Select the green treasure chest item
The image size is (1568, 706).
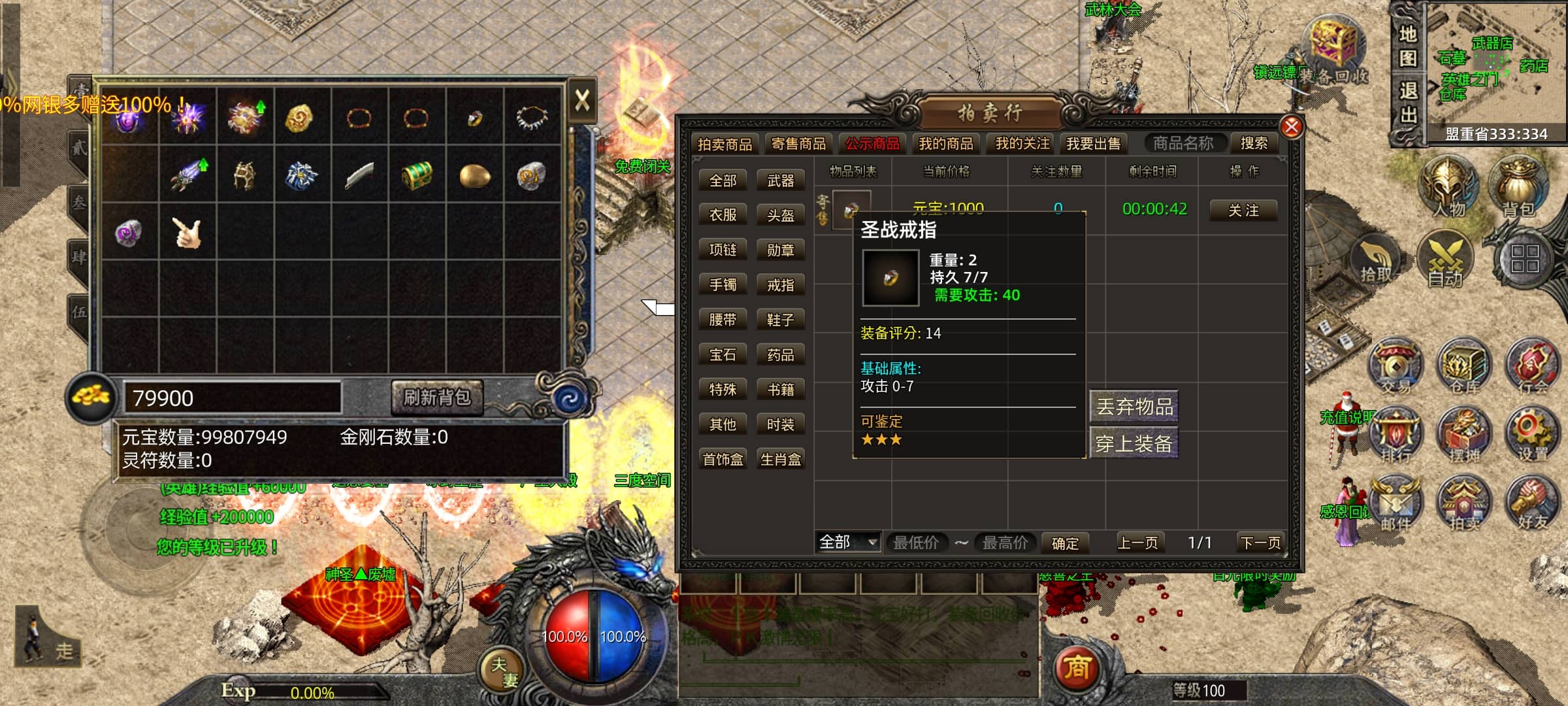click(417, 175)
